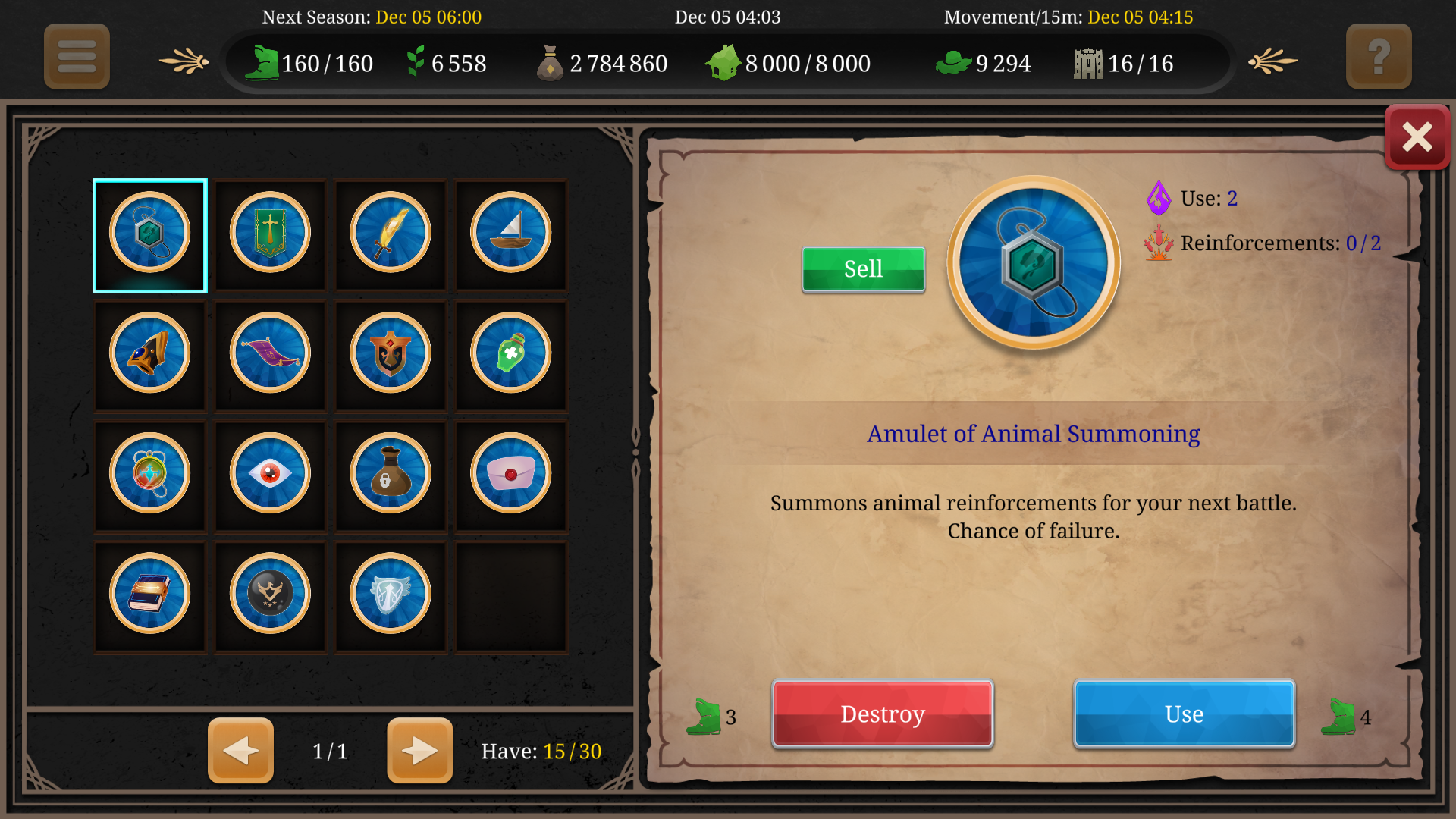
Task: Select the red shield crest item
Action: (390, 355)
